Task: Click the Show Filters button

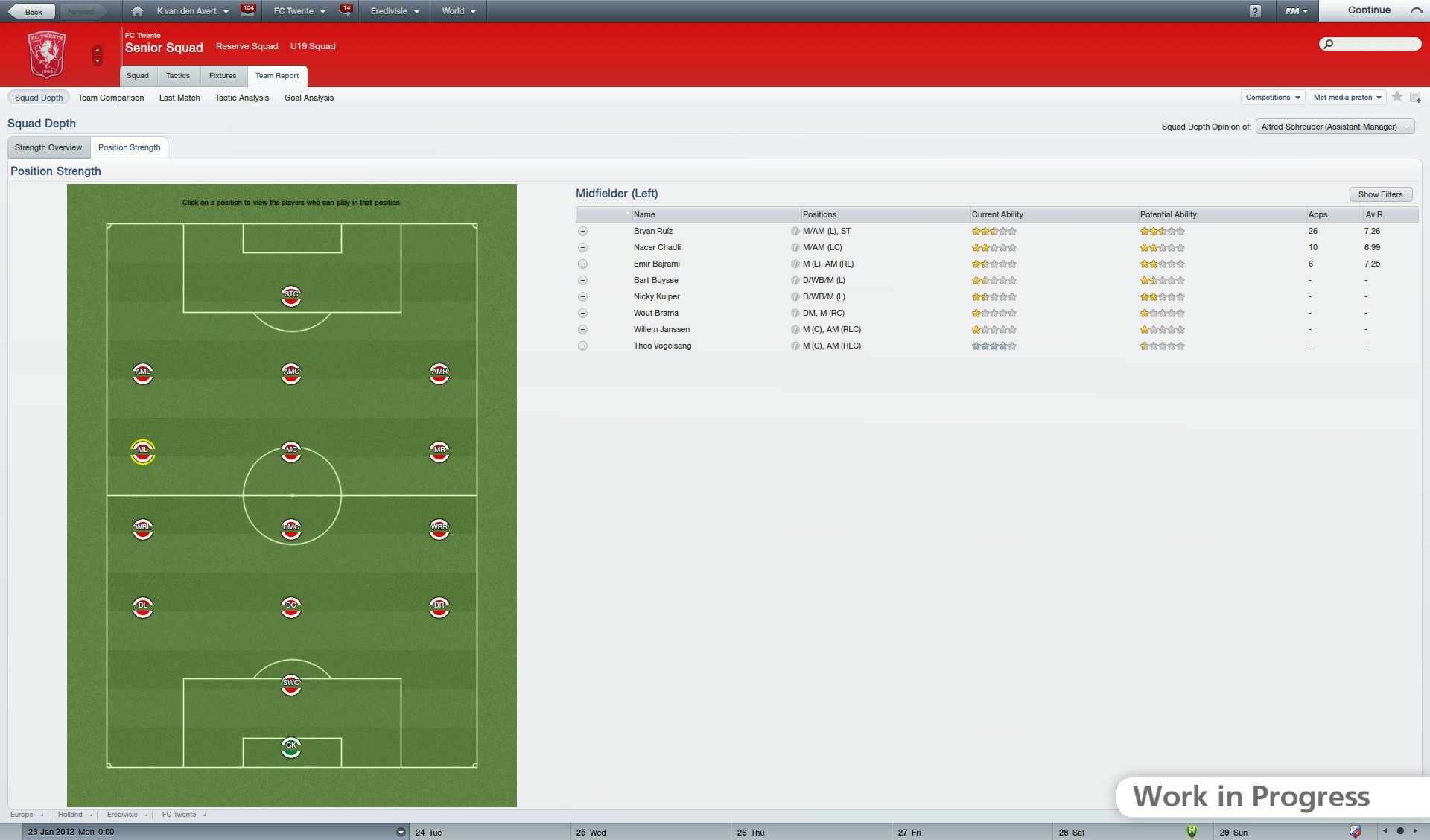Action: [1381, 194]
